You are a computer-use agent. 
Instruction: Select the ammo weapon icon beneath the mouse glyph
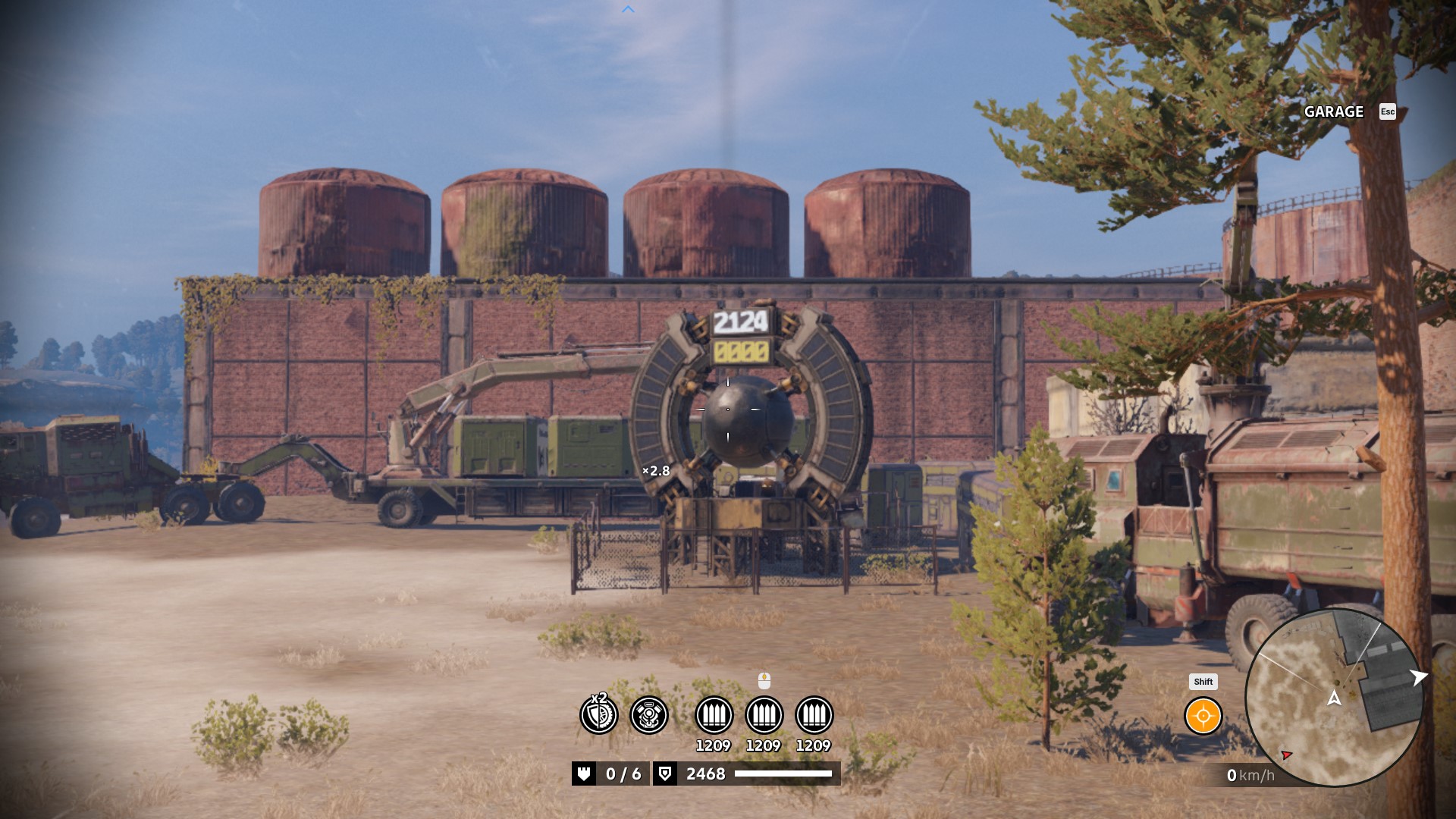pos(764,714)
